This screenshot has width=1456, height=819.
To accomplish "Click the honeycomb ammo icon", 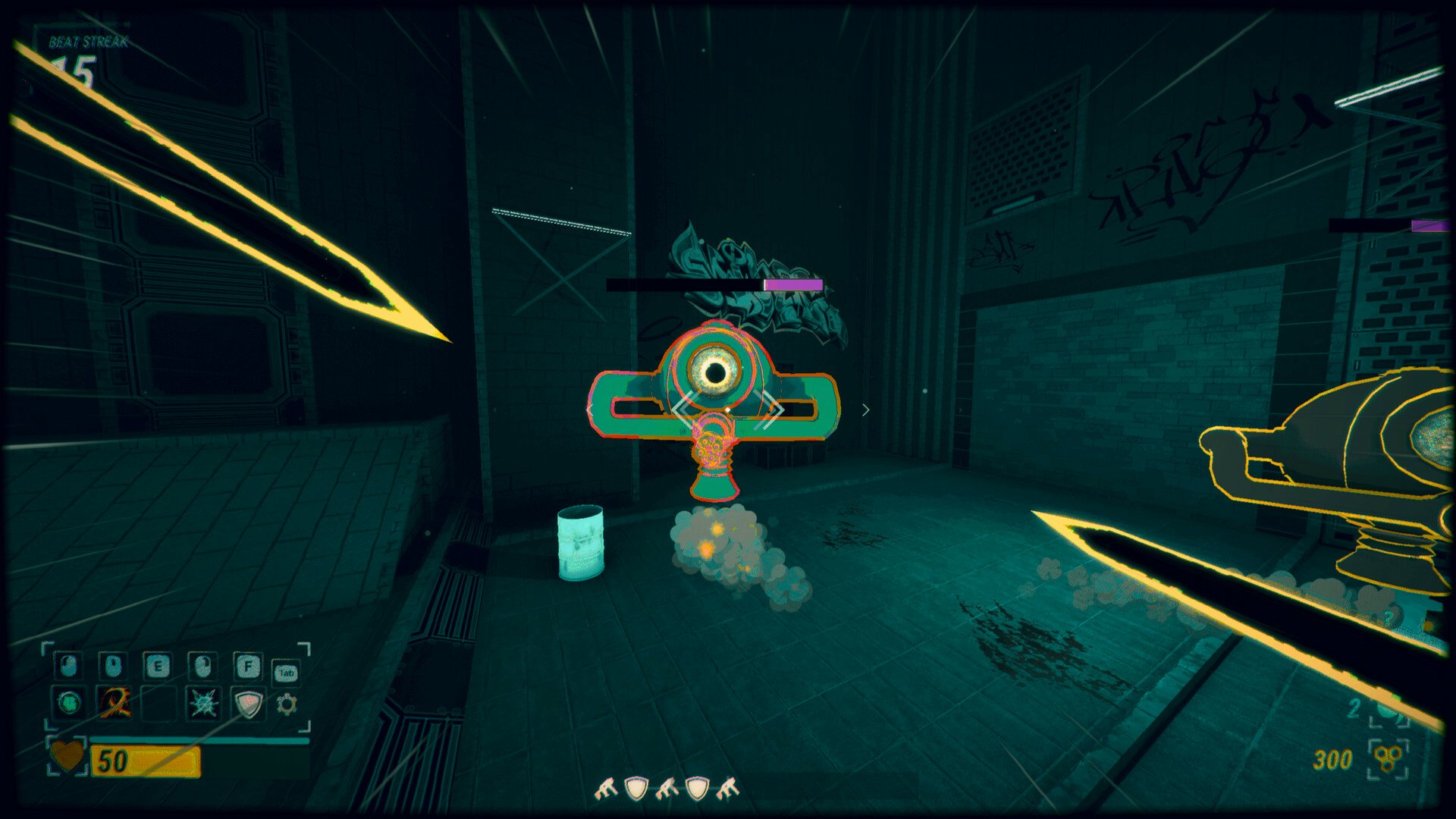I will (x=1388, y=758).
